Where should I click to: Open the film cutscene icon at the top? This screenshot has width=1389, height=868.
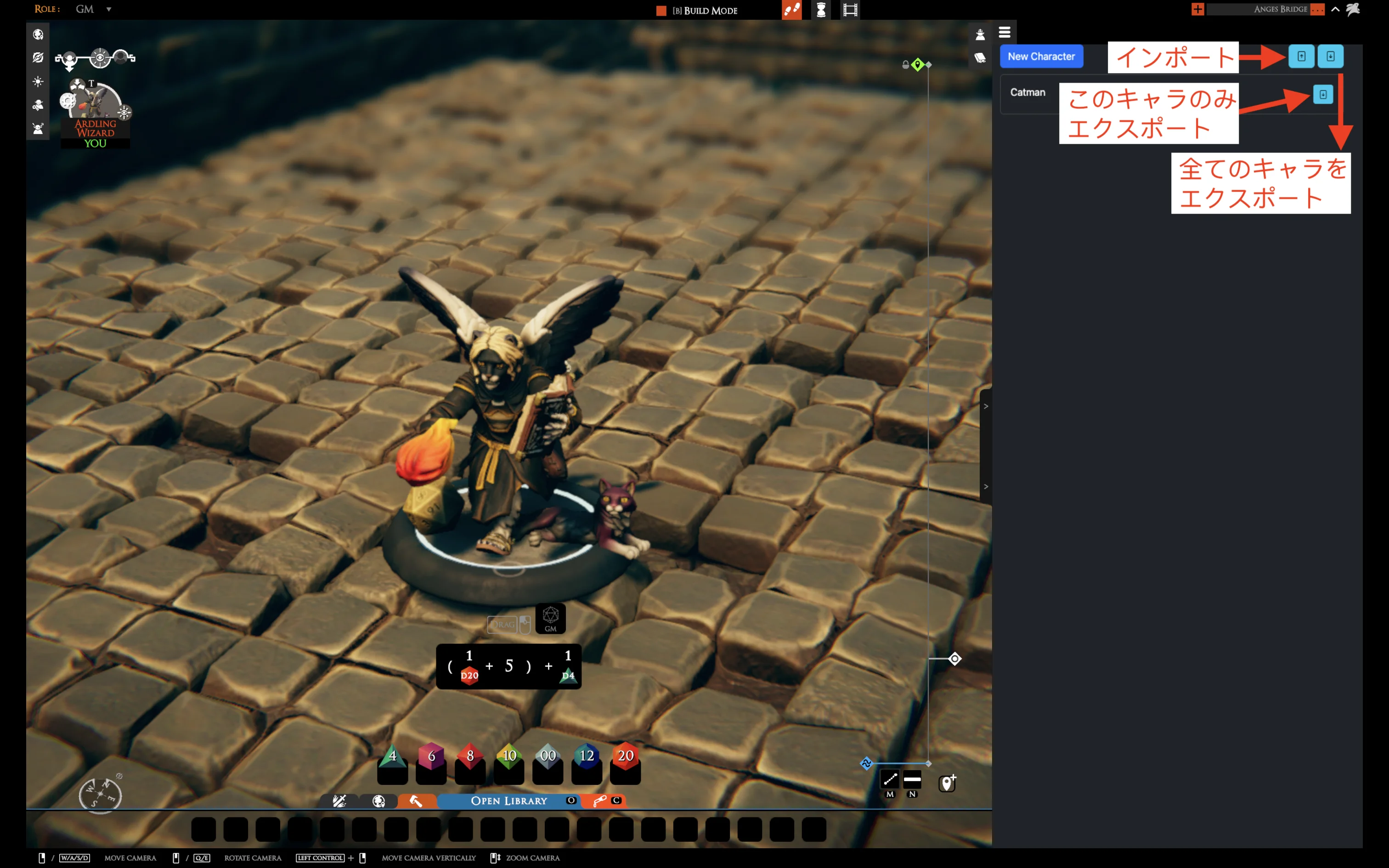click(850, 10)
